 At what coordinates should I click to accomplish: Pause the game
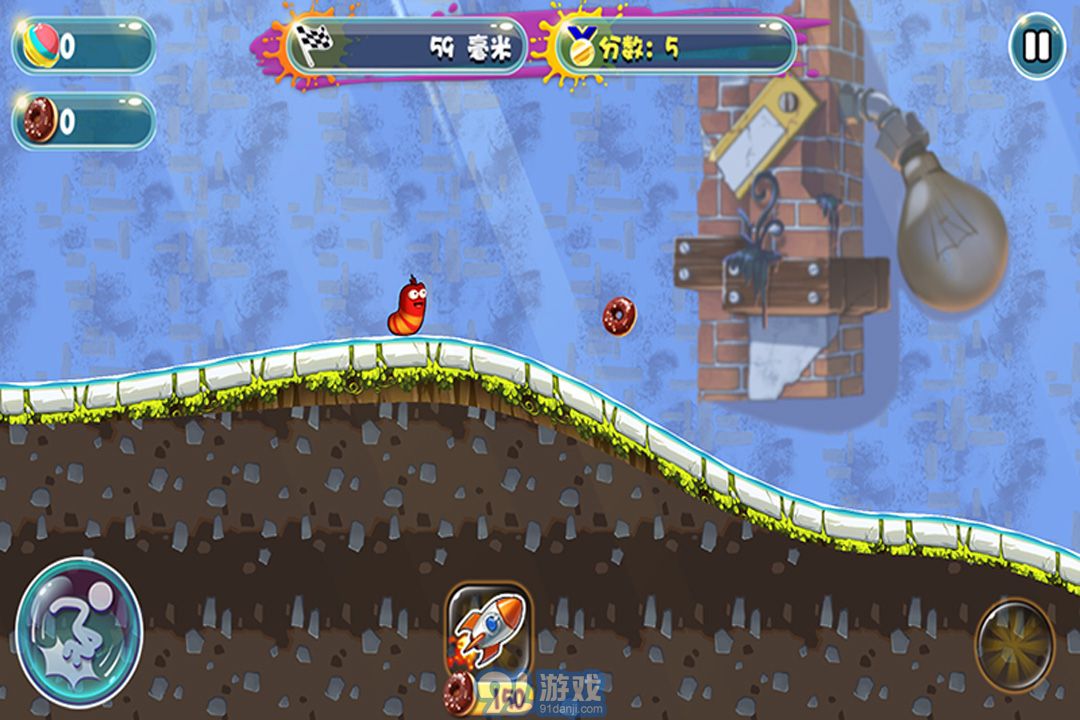(1037, 46)
